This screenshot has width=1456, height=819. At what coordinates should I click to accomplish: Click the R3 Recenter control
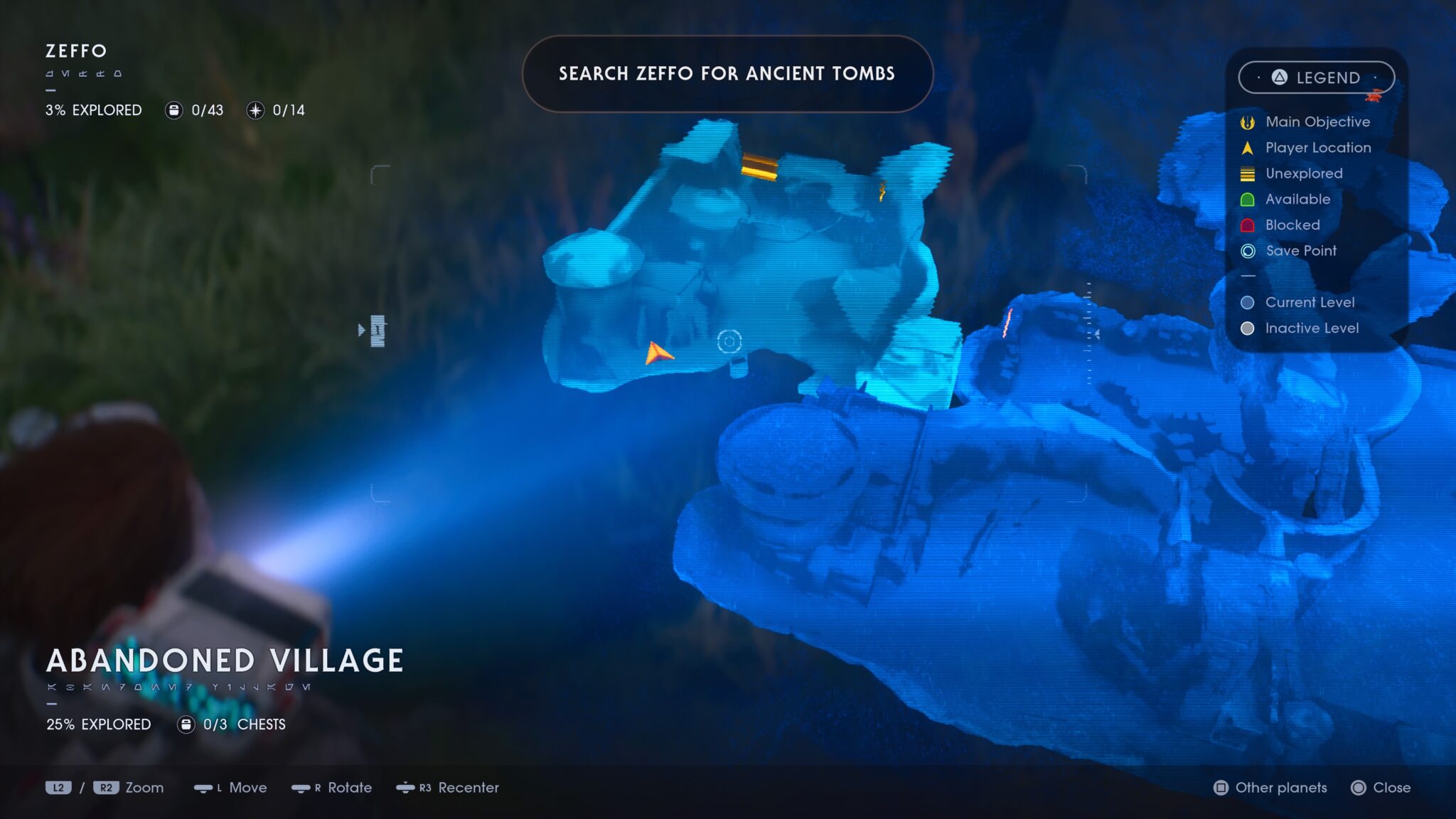[451, 788]
